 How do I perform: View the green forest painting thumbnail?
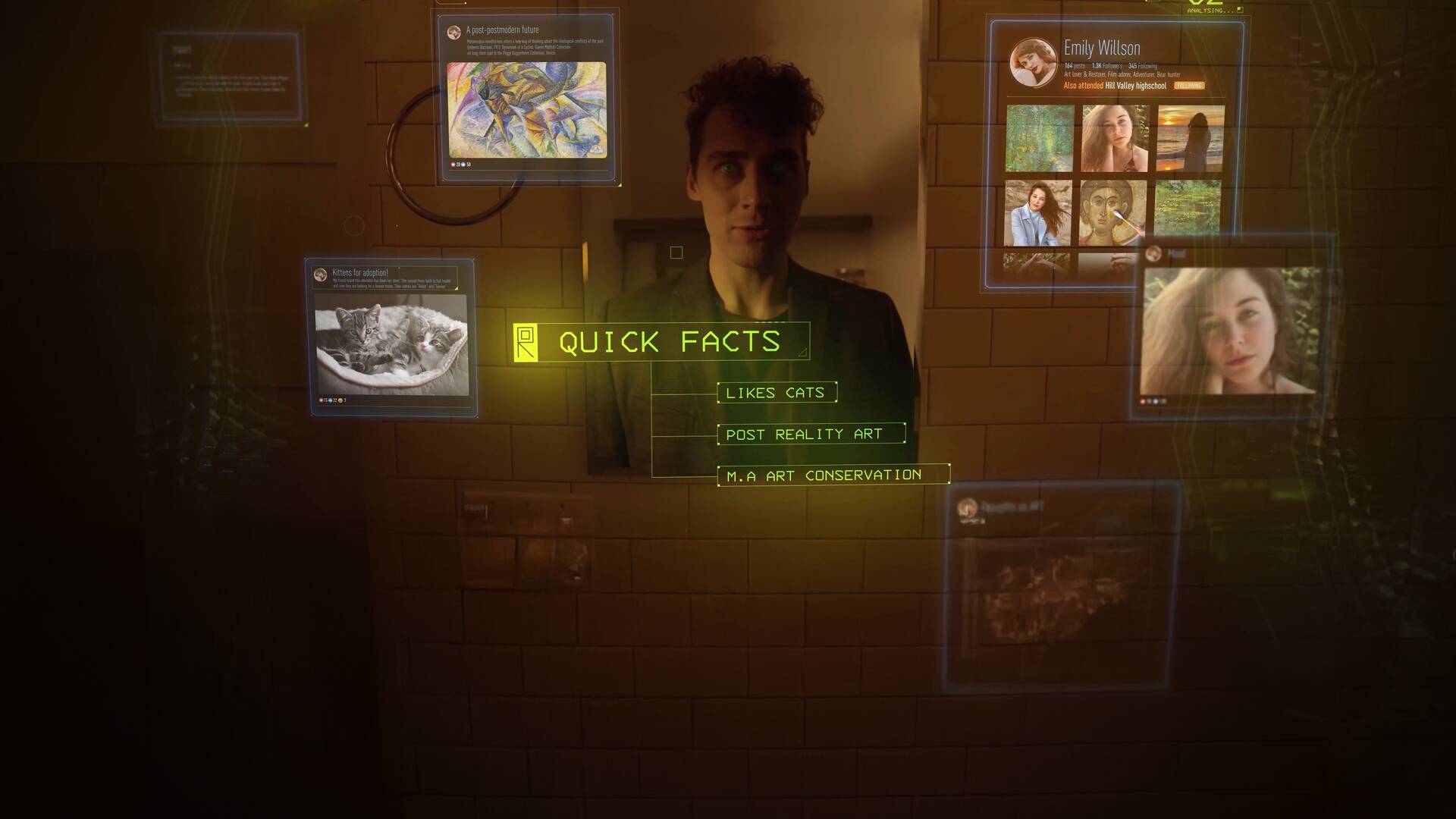[x=1039, y=138]
